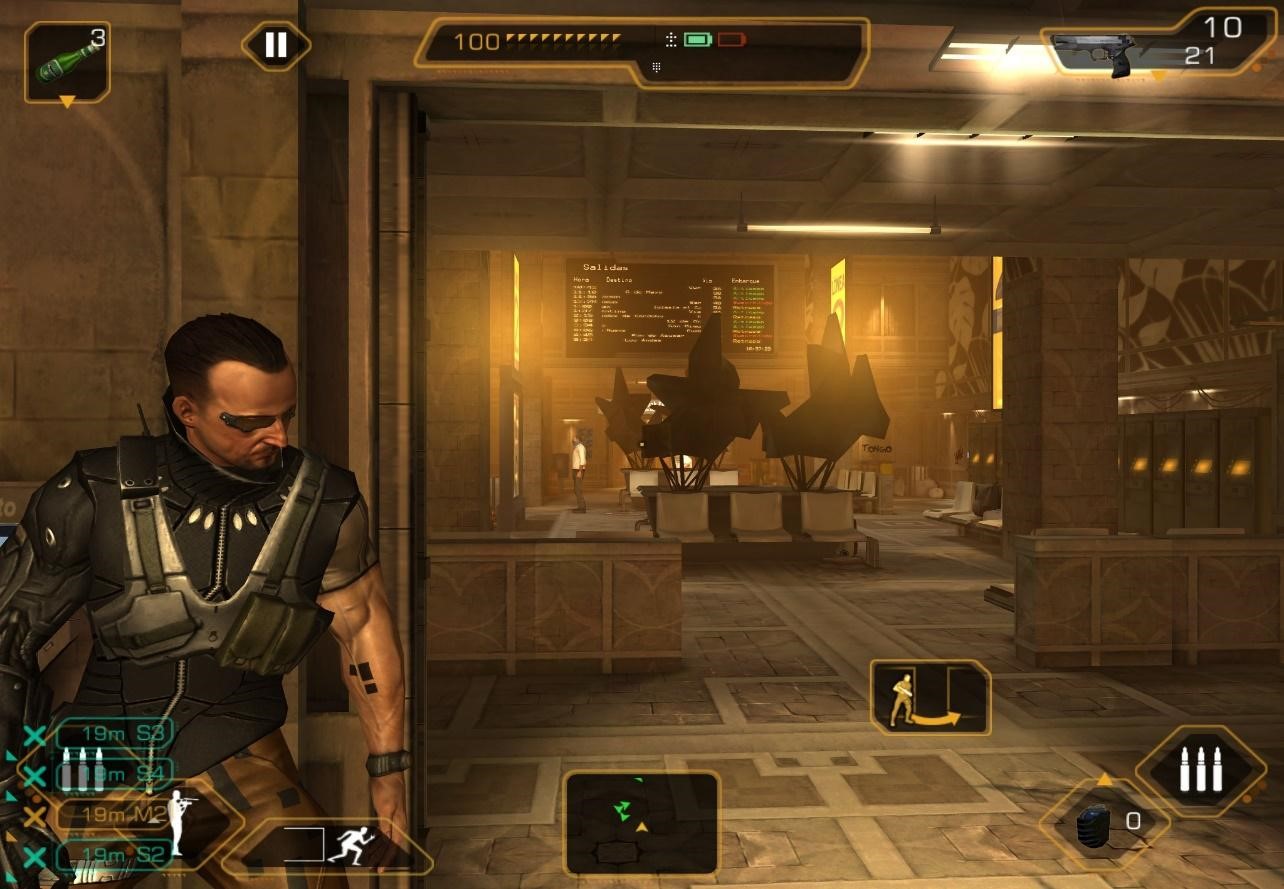
Task: Select the grenade slot showing zero
Action: tap(1105, 824)
